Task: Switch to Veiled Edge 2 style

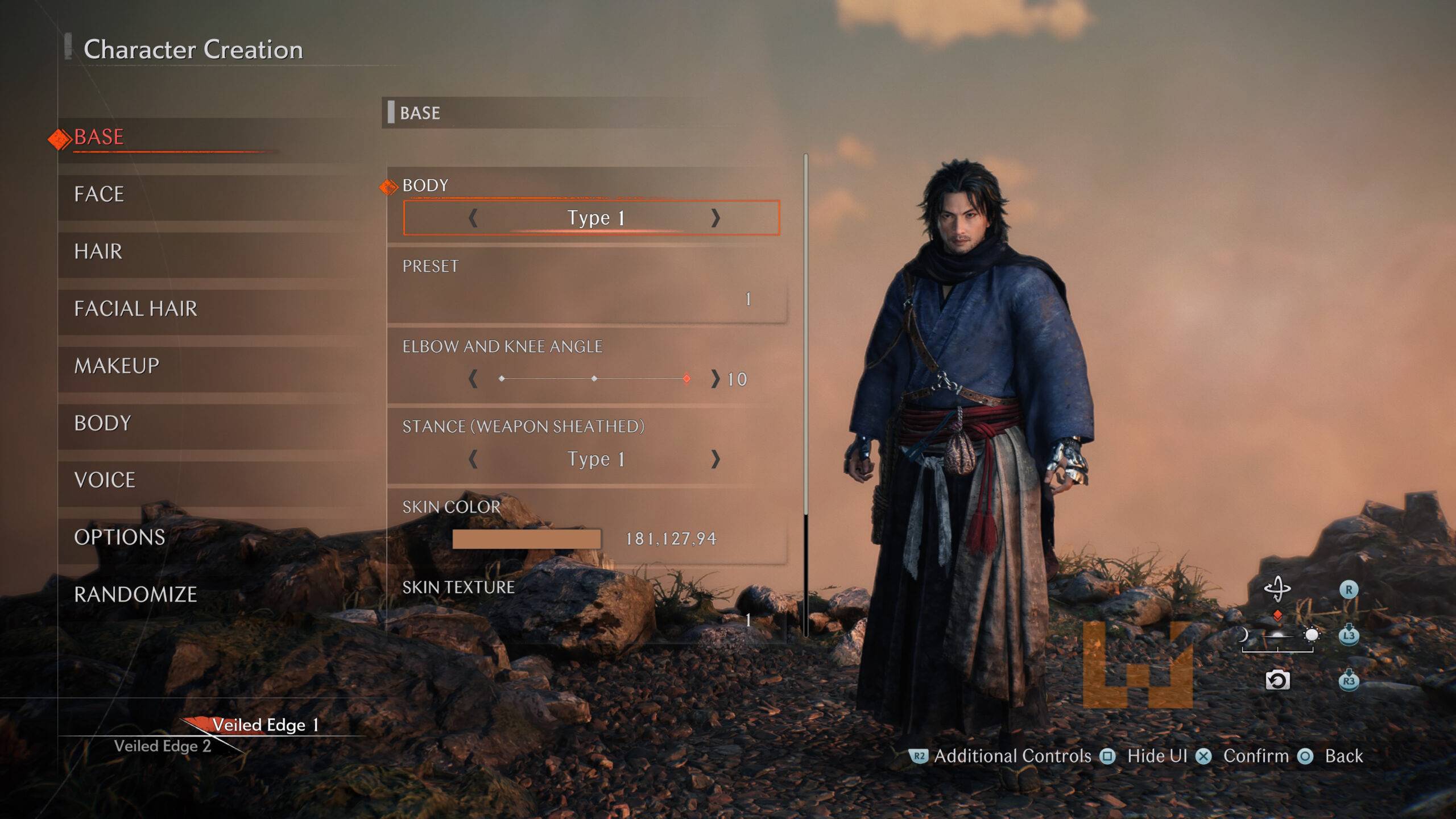Action: click(x=163, y=746)
